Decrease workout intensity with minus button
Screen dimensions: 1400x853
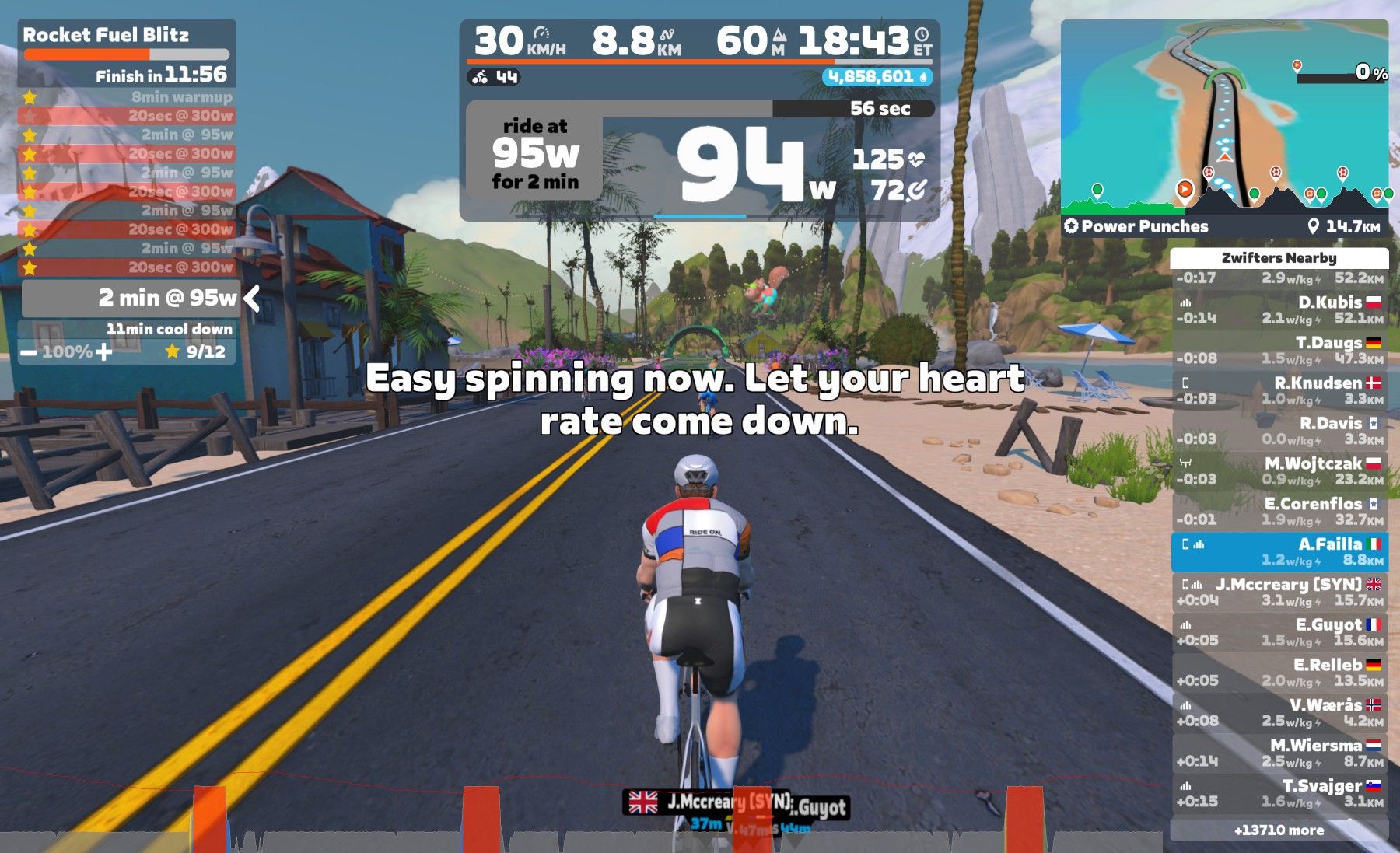click(29, 352)
